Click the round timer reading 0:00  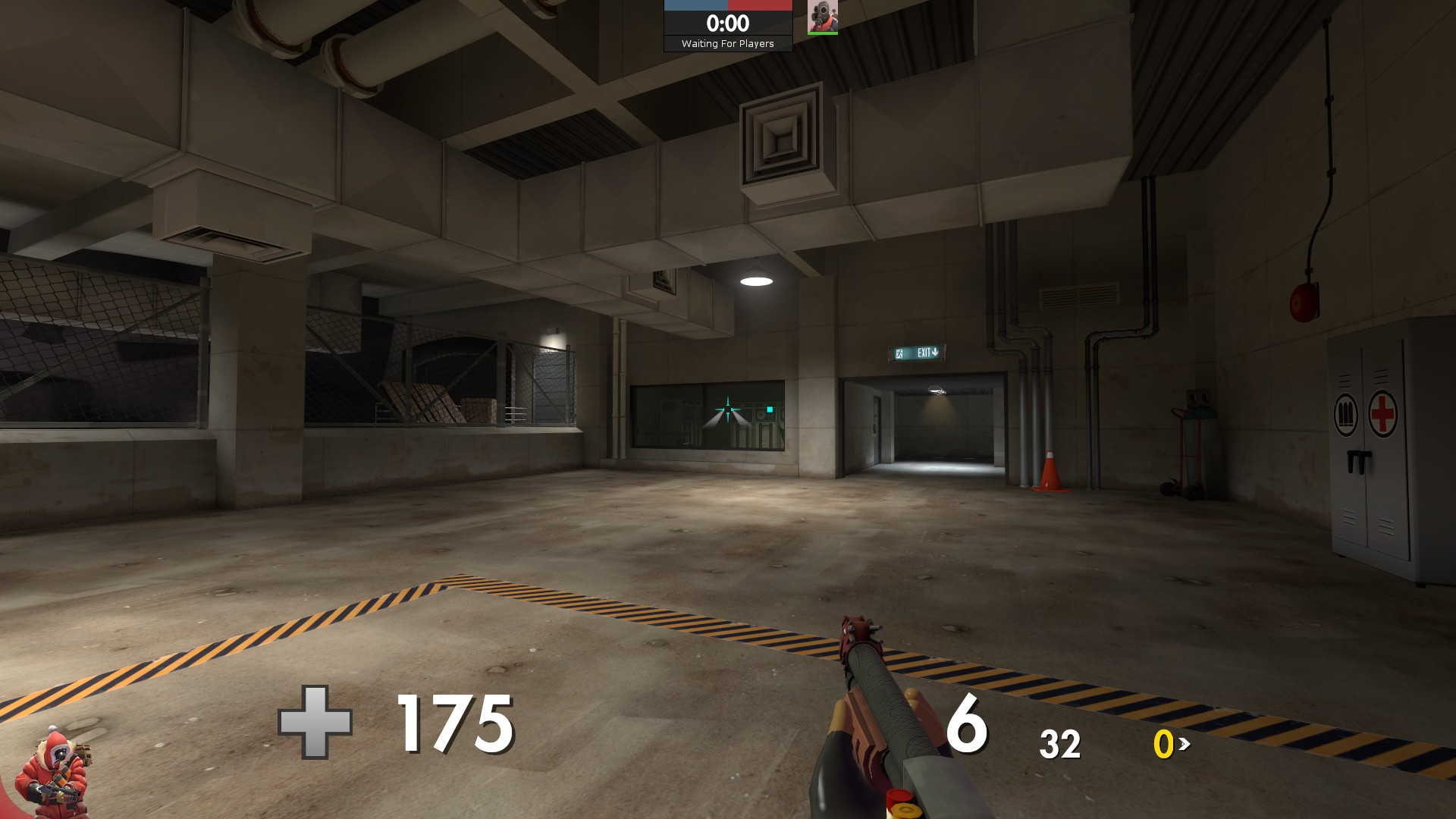[x=727, y=23]
